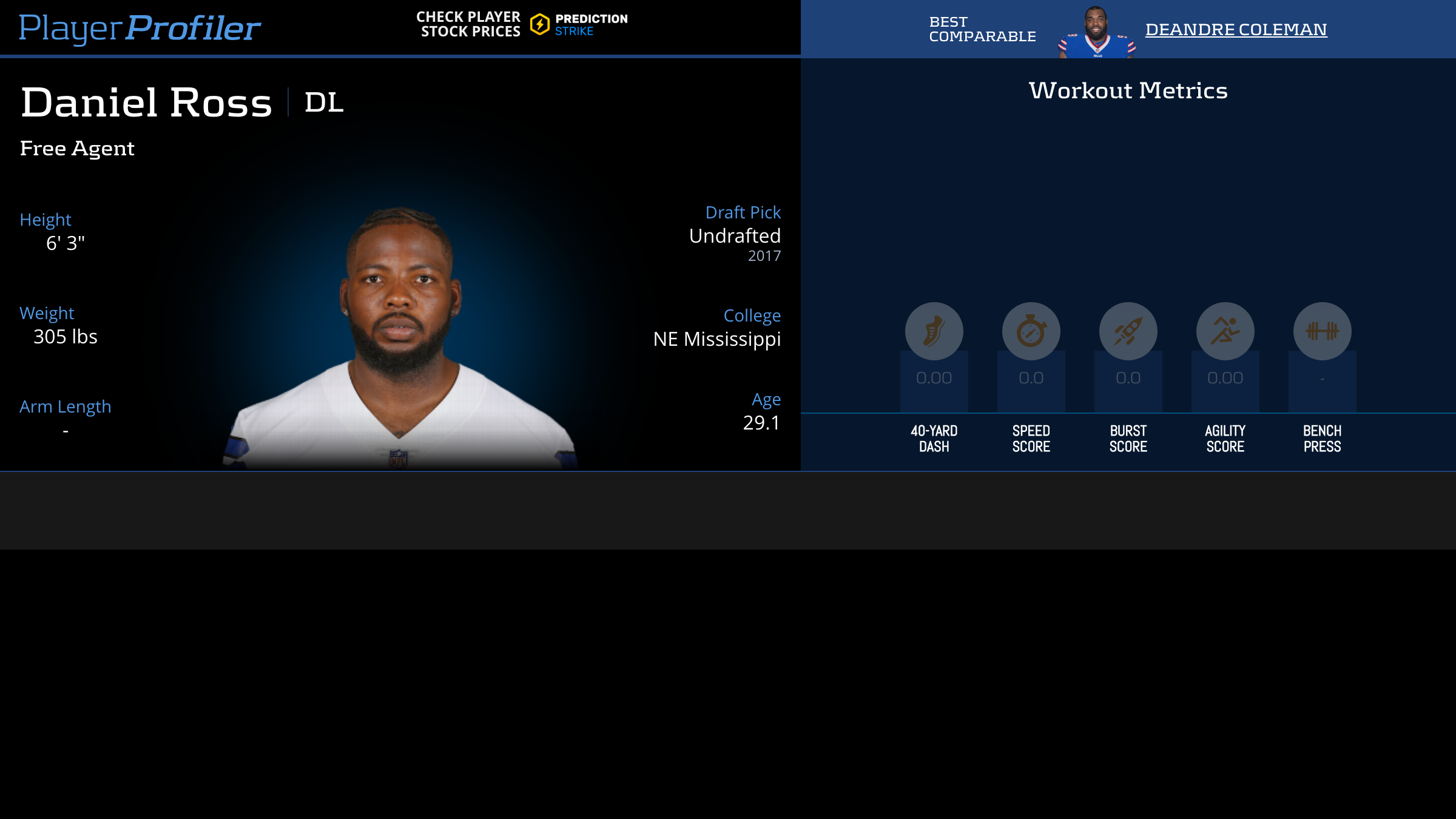Select the Burst Score rocket icon

1128,331
